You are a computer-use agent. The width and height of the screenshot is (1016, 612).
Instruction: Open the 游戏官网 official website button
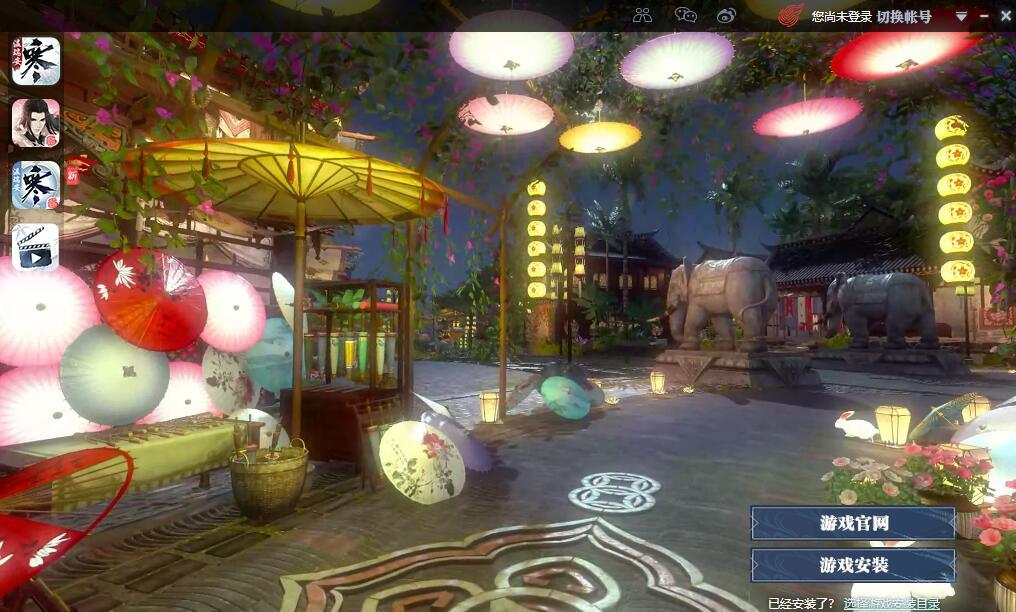coord(853,523)
